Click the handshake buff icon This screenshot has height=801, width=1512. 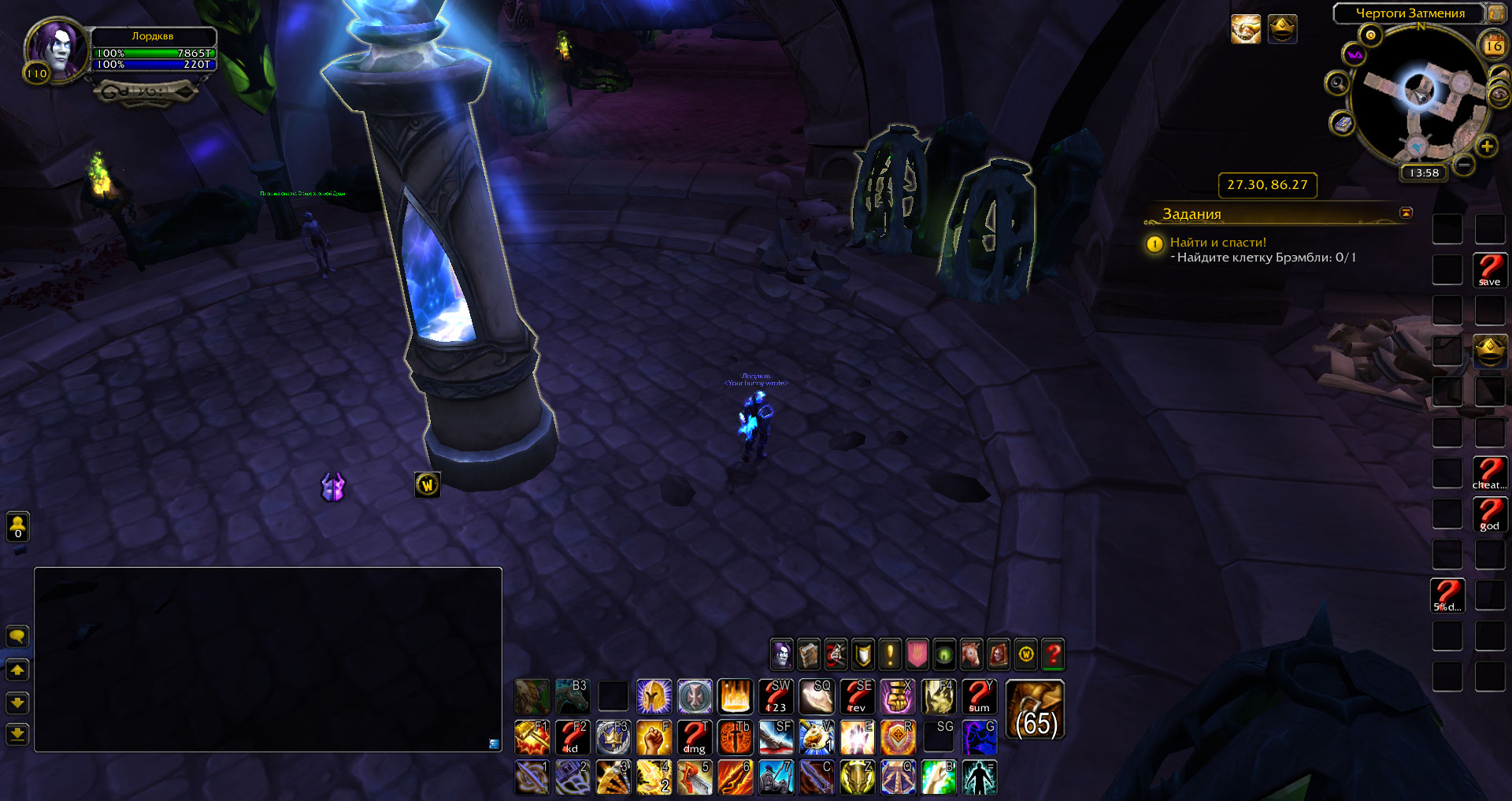pos(1245,30)
